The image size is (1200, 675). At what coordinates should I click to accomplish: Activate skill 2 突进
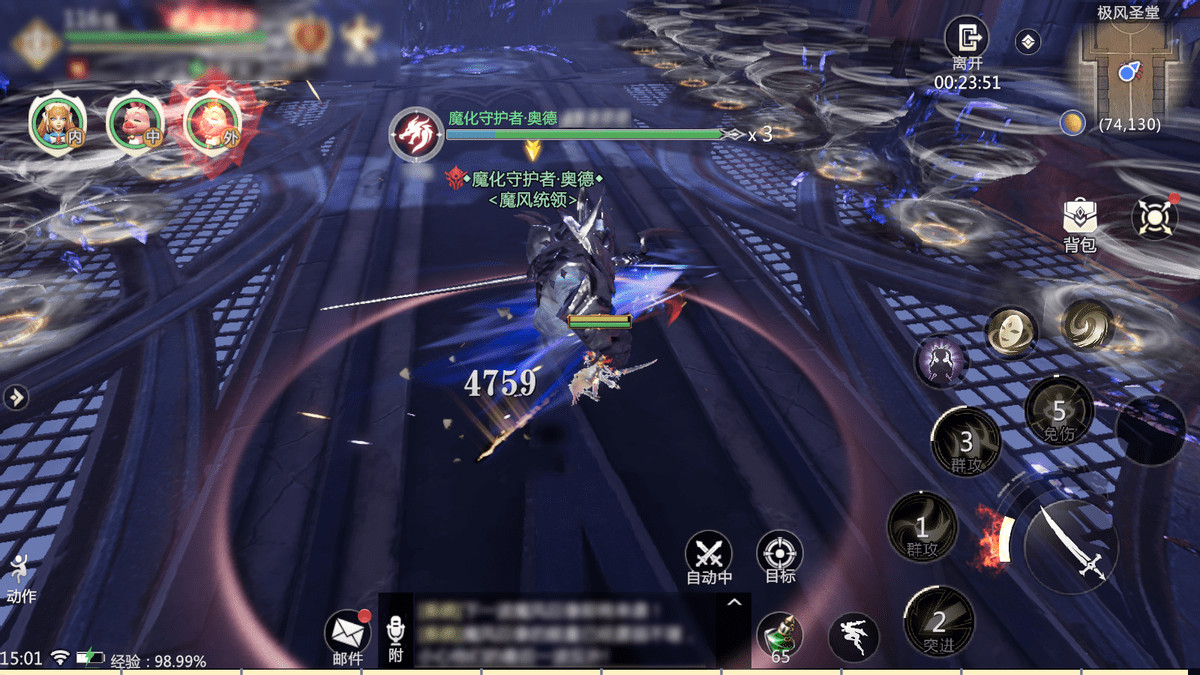(x=939, y=622)
